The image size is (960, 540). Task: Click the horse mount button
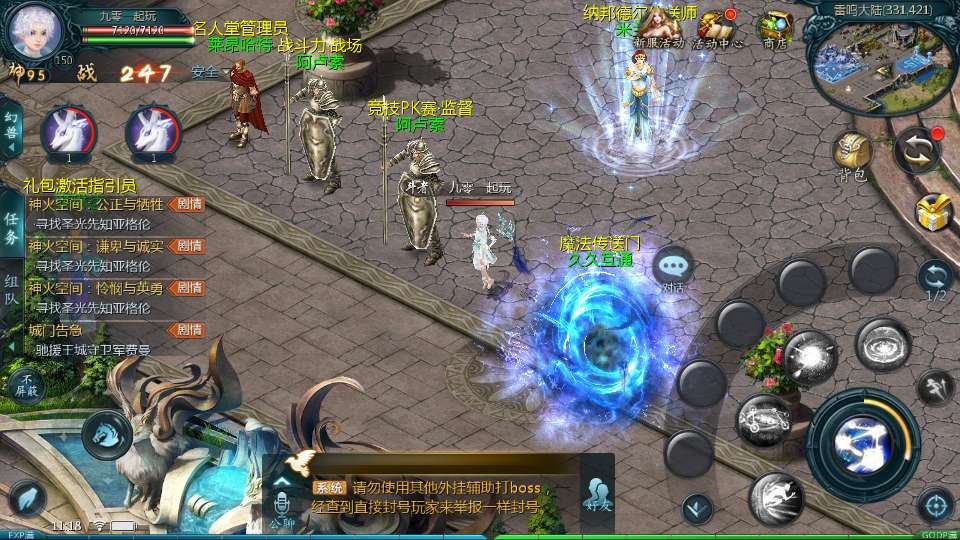[x=106, y=432]
